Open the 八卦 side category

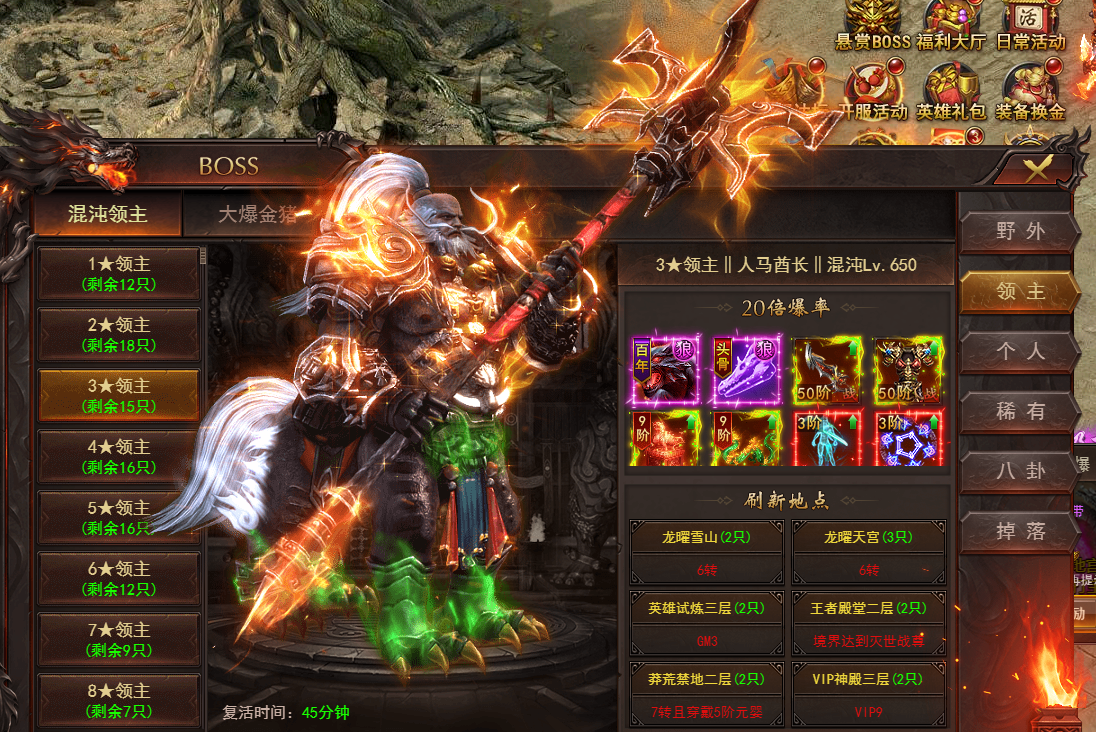tap(1020, 472)
